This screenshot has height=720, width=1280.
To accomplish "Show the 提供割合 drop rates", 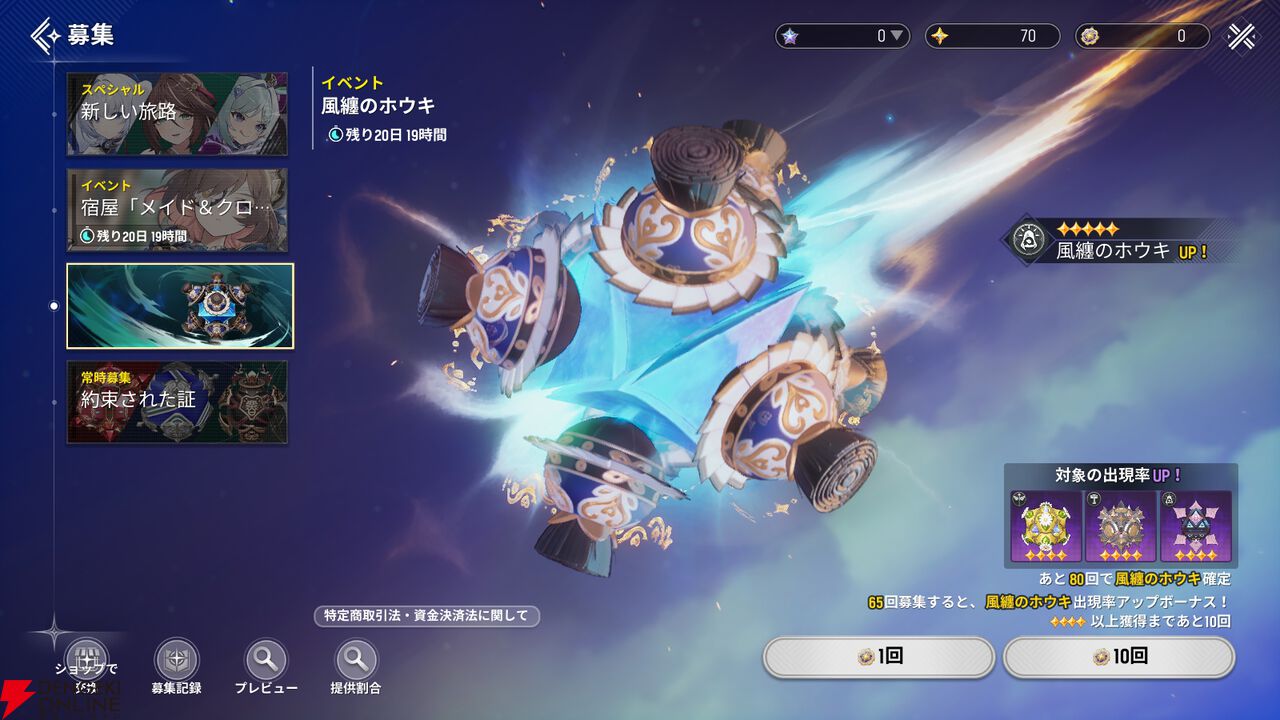I will [356, 661].
